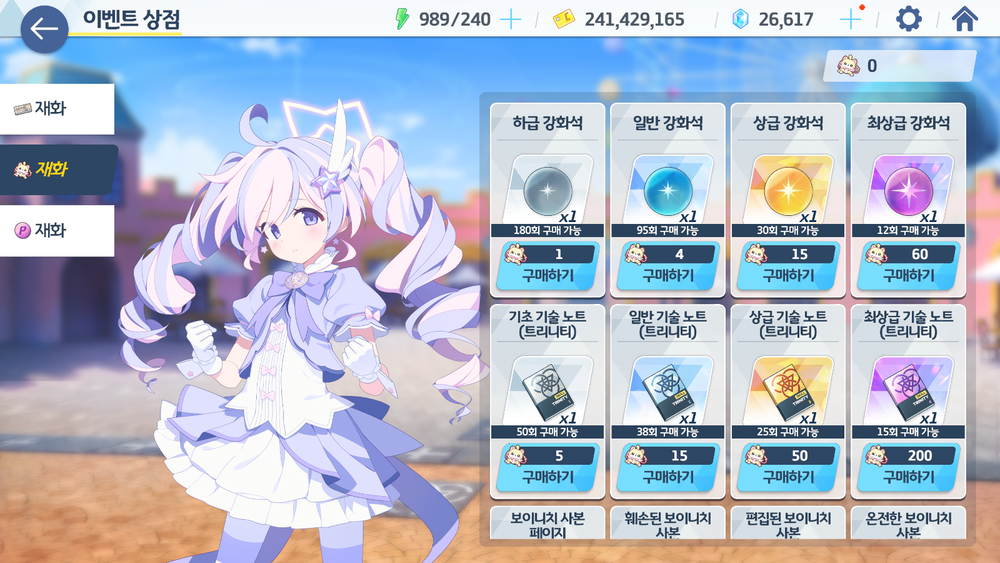This screenshot has height=563, width=1000.
Task: Select the event mascot currency tab
Action: [57, 170]
